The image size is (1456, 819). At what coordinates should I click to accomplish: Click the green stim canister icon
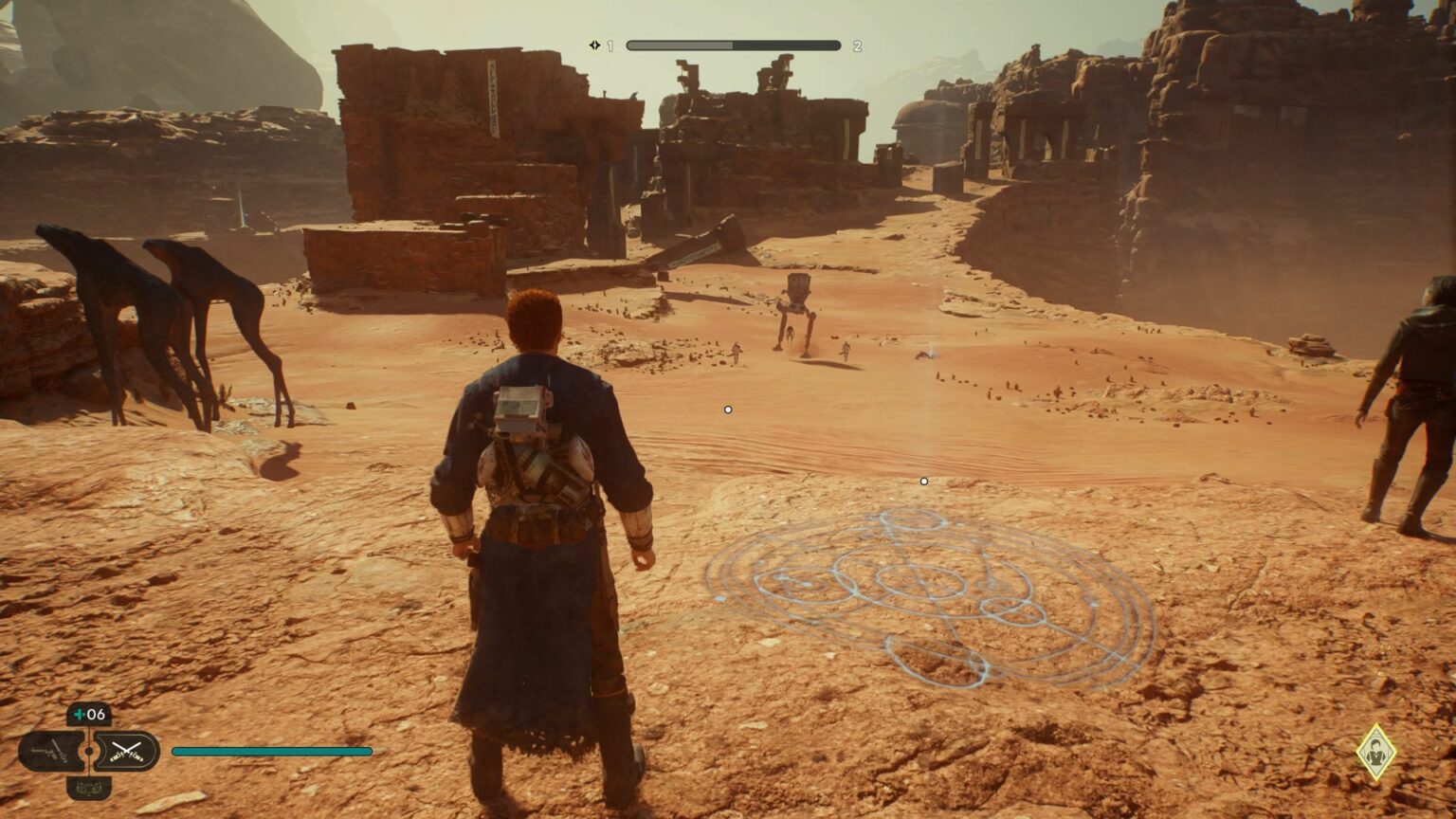pos(80,714)
